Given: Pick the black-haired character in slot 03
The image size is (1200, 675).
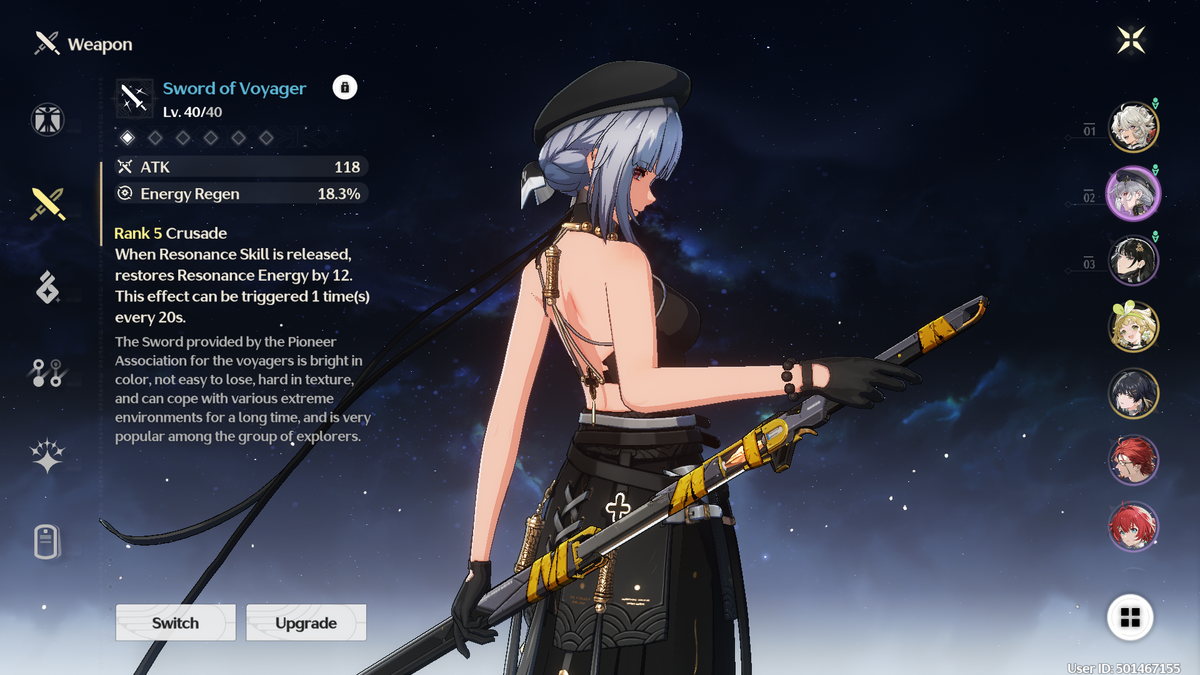Looking at the screenshot, I should click(x=1133, y=259).
